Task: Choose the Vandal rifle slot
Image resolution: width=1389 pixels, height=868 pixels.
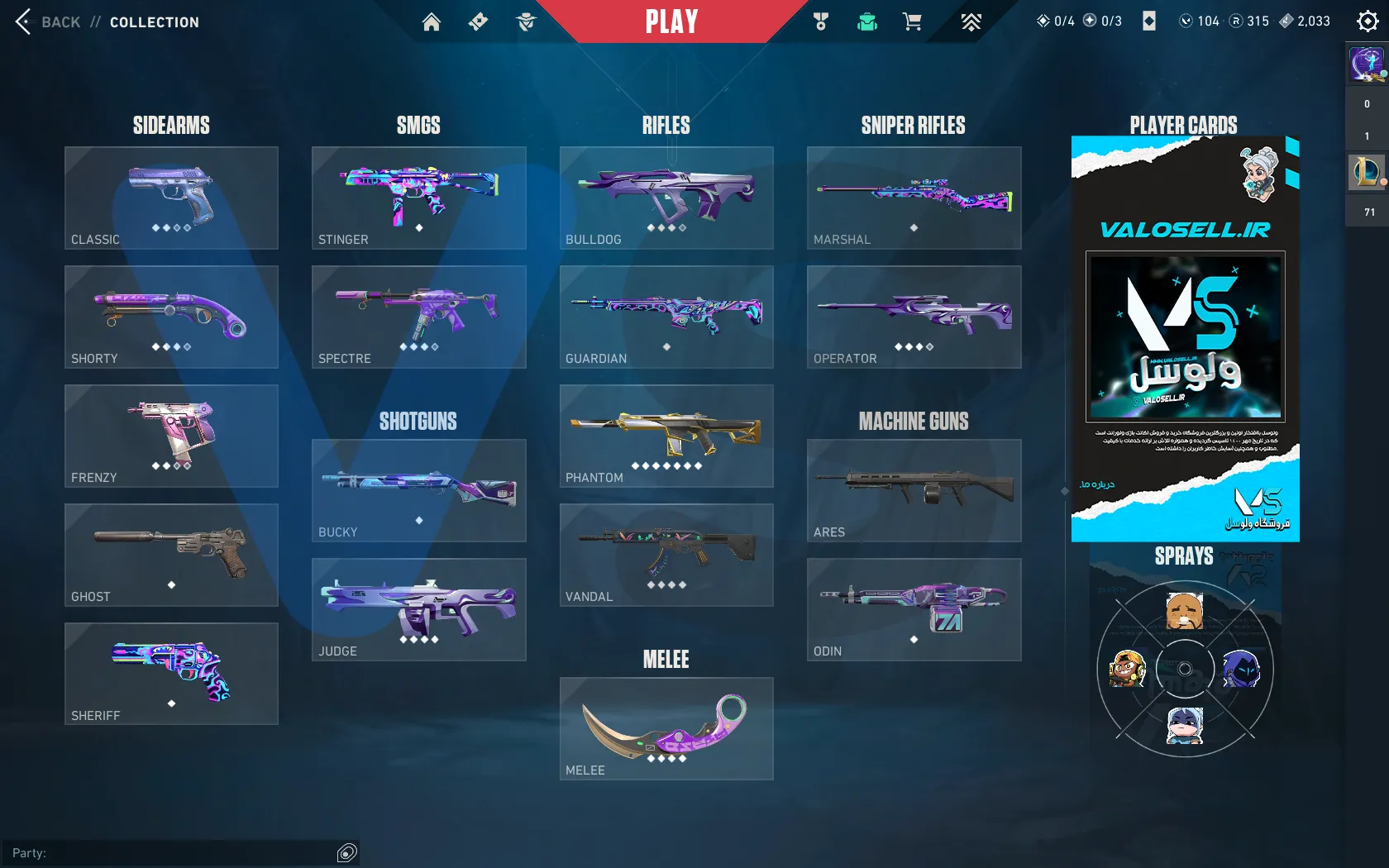Action: click(x=666, y=555)
